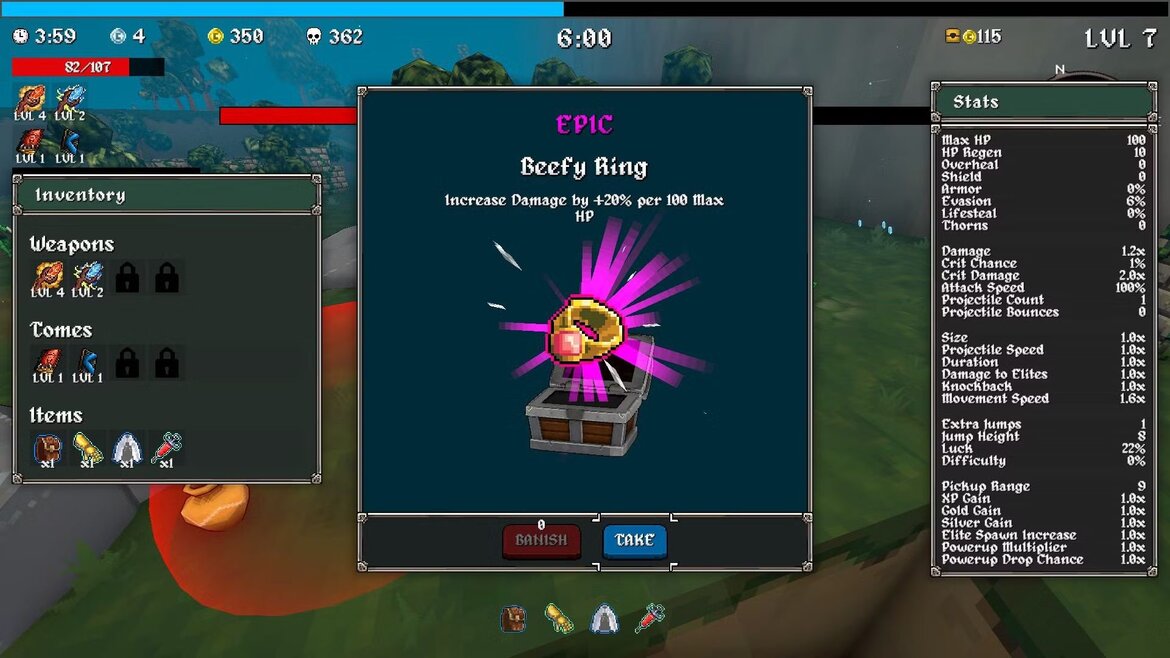The width and height of the screenshot is (1170, 658).
Task: Select the red syringe in Inventory Items
Action: point(167,449)
